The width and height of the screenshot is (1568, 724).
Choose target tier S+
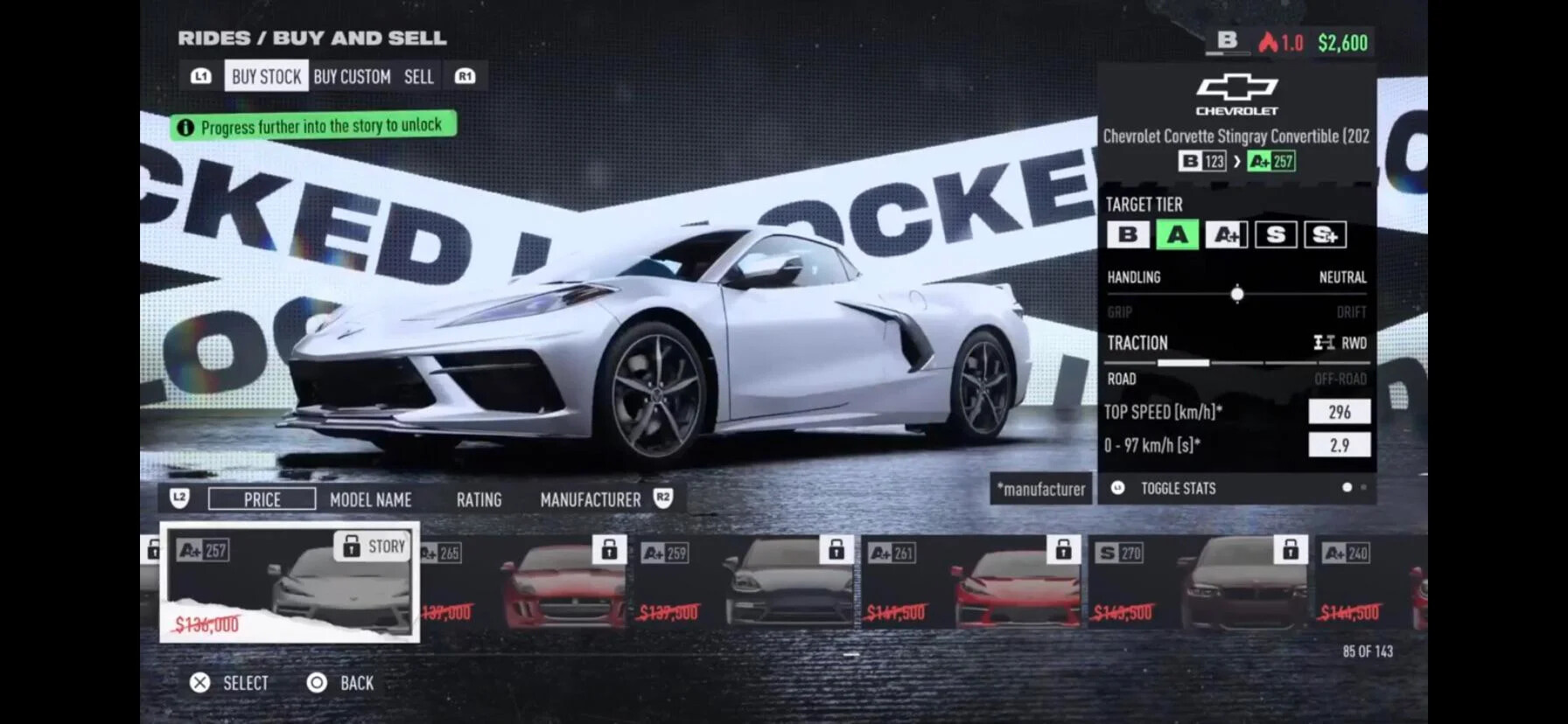[1325, 234]
